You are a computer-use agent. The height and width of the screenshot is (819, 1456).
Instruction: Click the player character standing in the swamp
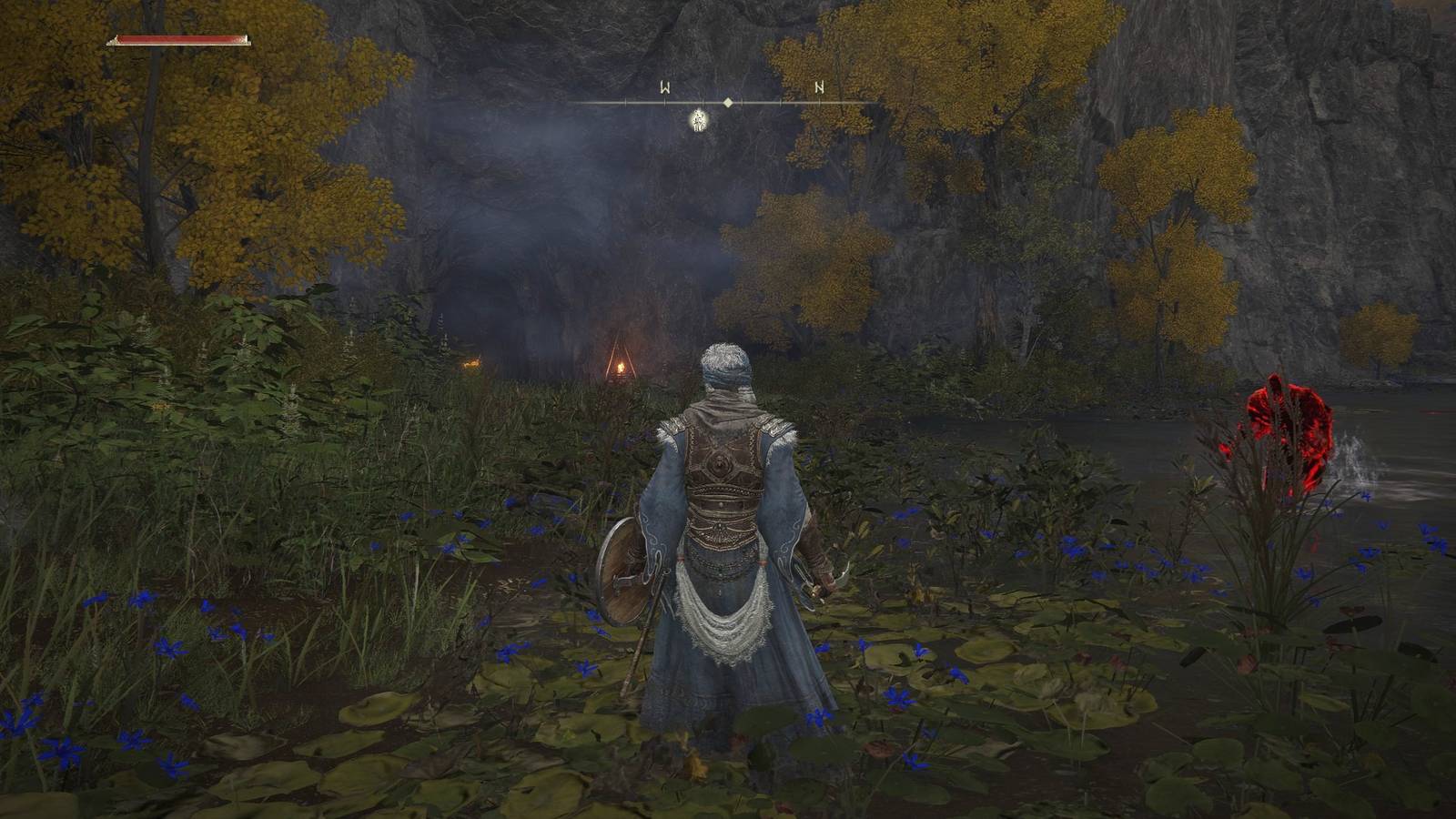[x=723, y=510]
